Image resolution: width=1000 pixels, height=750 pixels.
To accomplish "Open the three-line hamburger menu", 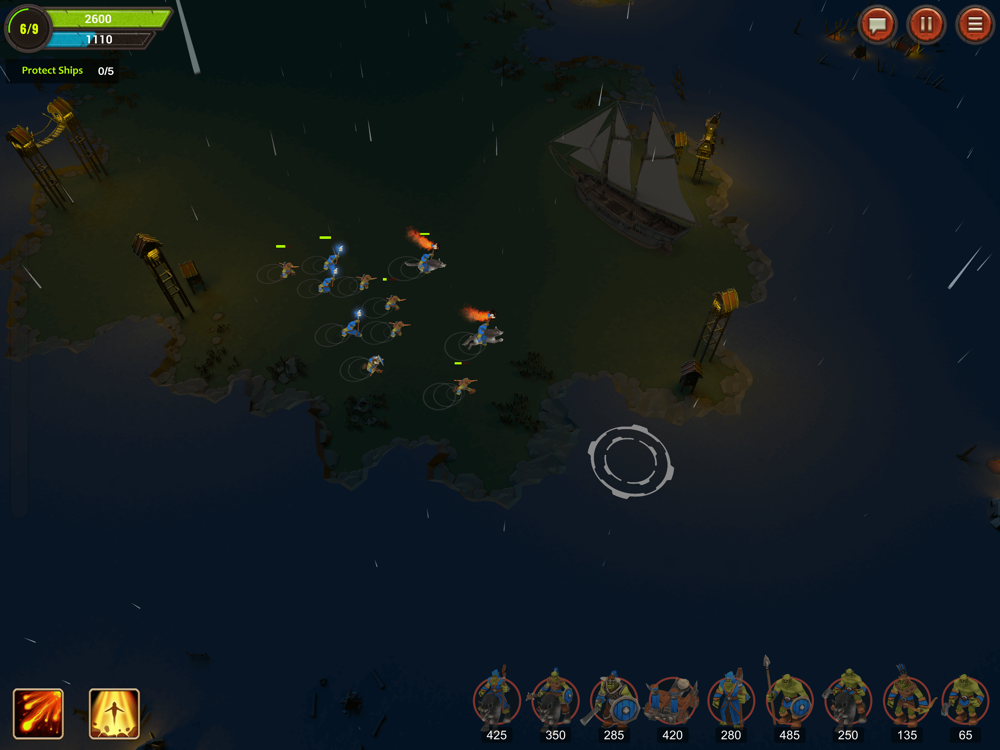I will pyautogui.click(x=974, y=24).
